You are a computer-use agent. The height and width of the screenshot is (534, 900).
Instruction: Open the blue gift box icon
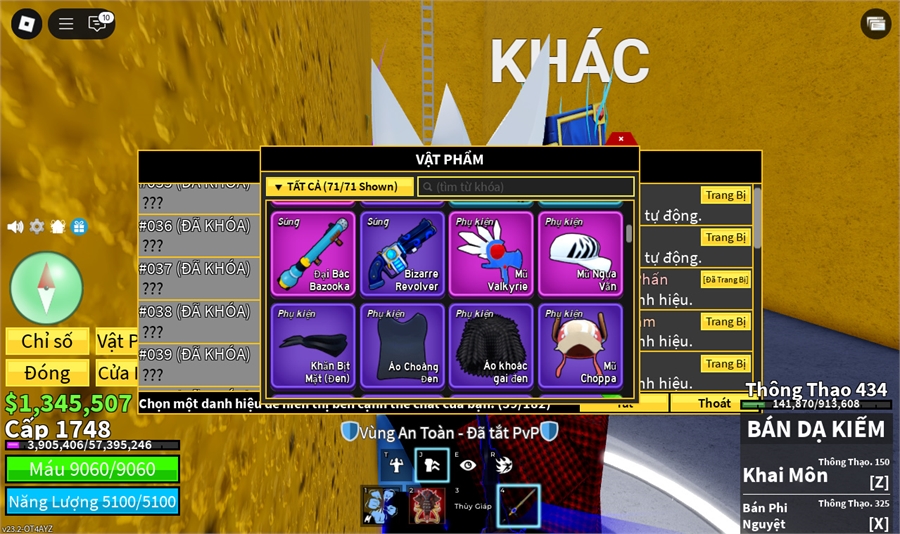pos(79,227)
